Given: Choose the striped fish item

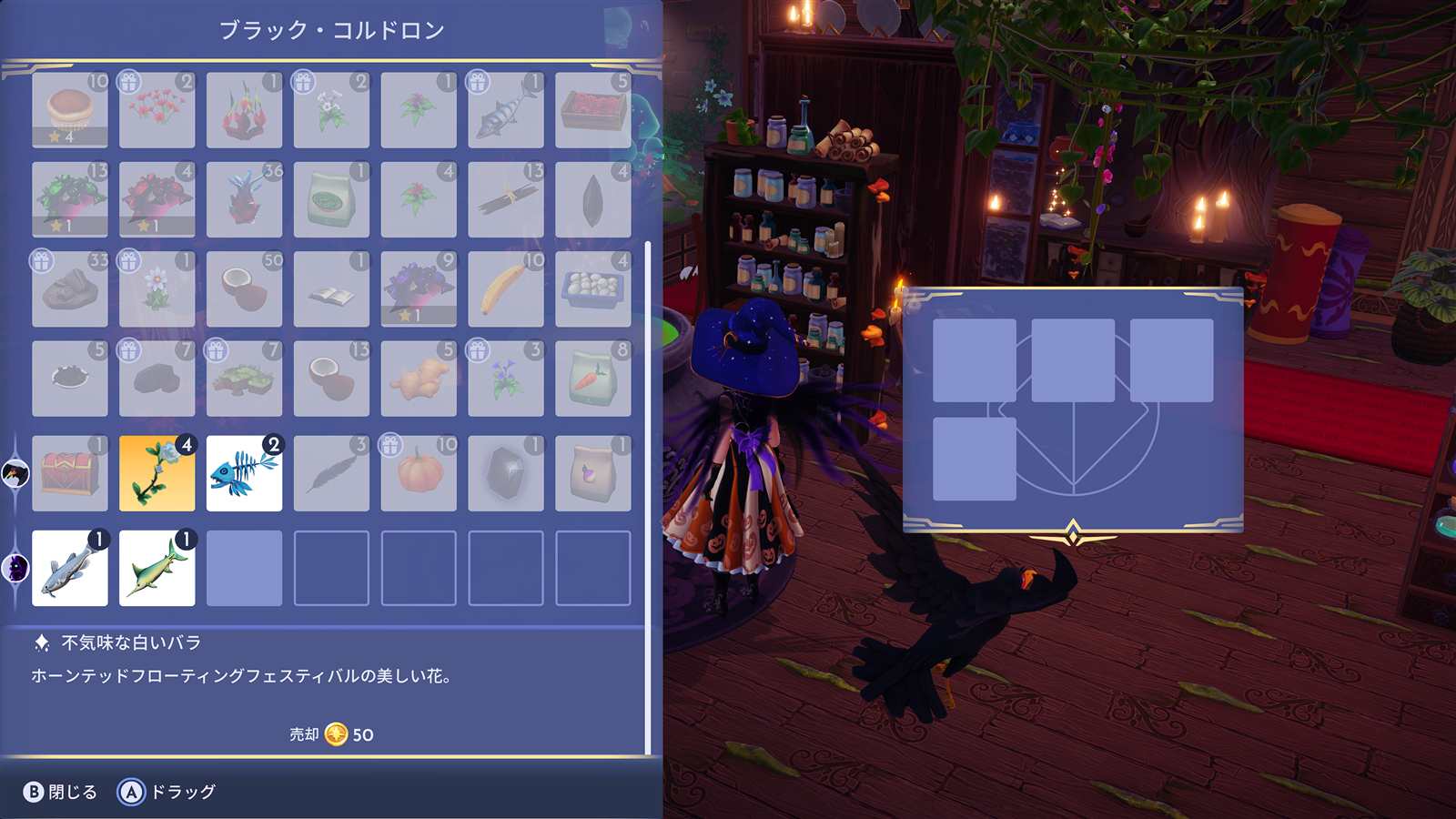Looking at the screenshot, I should 506,110.
